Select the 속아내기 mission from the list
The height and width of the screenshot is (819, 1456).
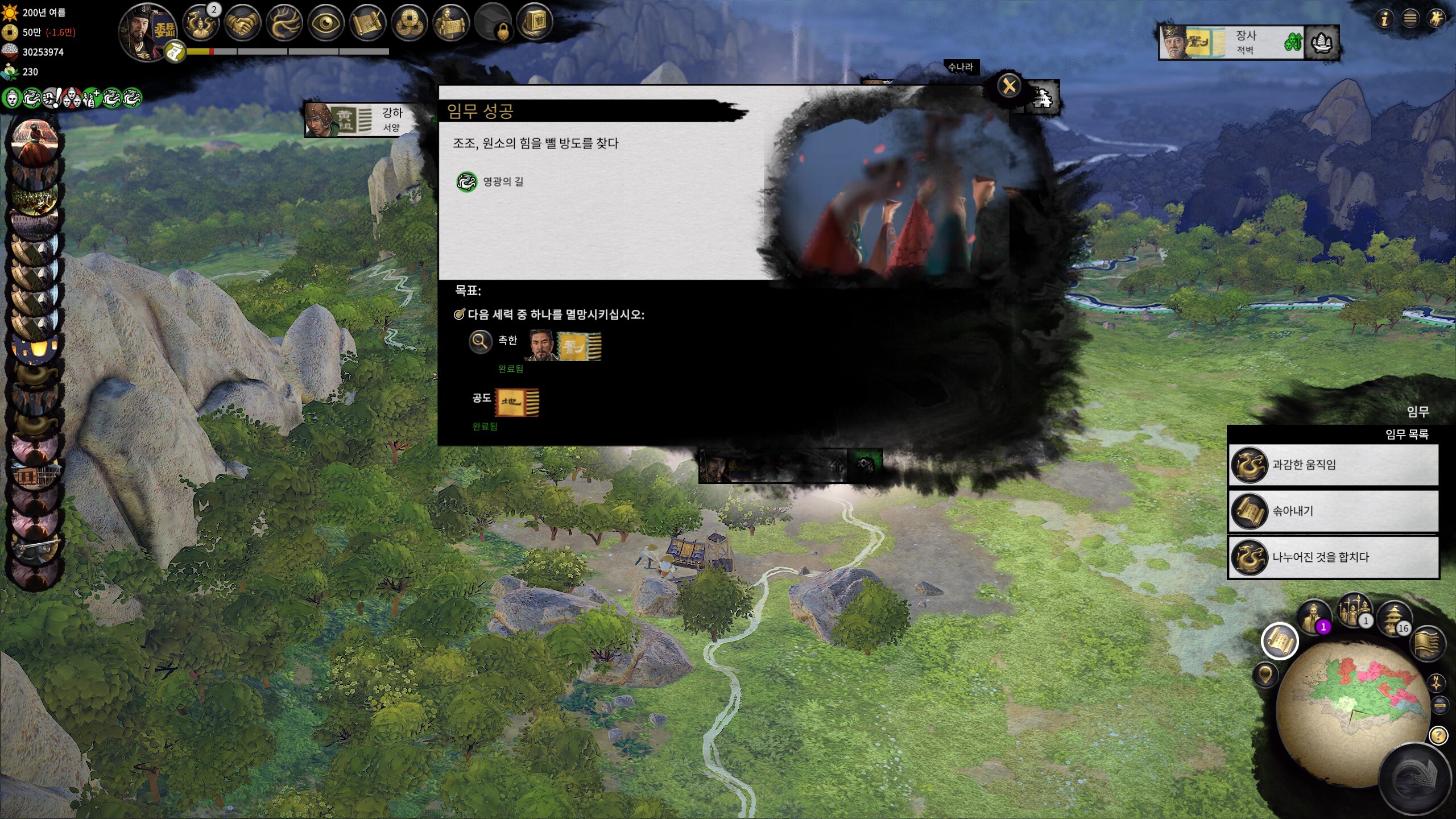pos(1333,511)
